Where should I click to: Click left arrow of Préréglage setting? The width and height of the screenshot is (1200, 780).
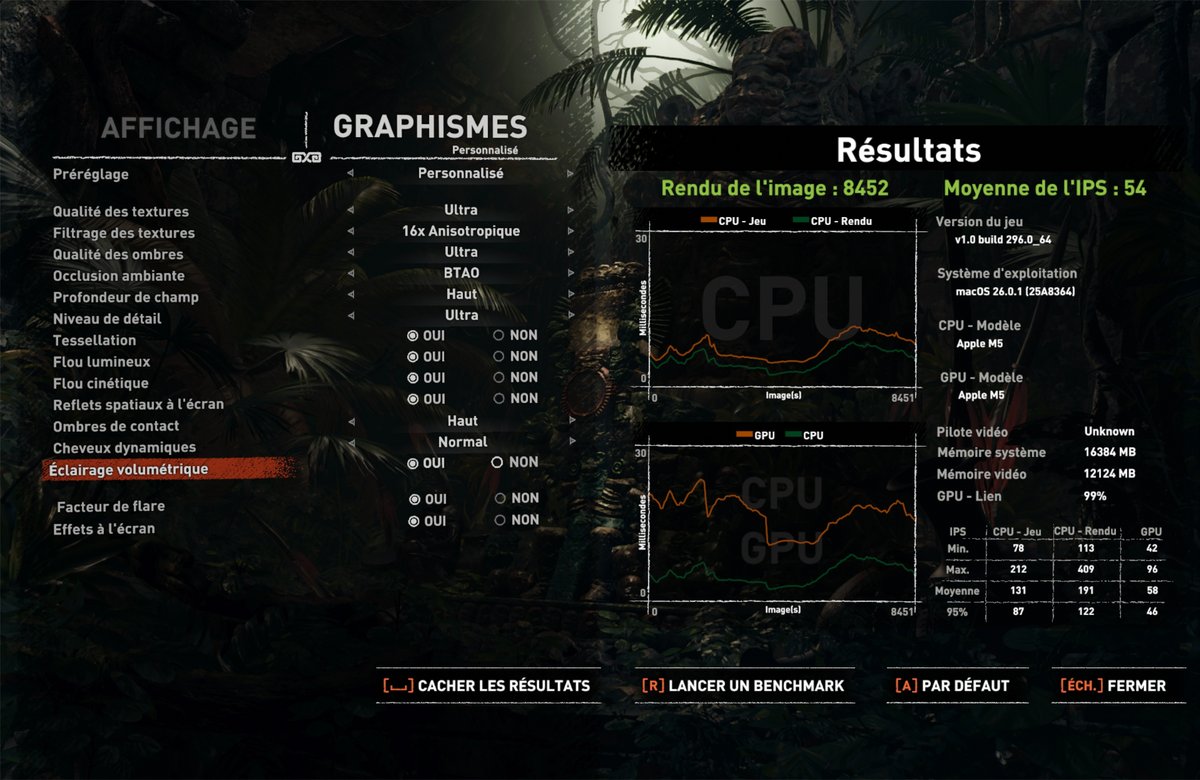tap(350, 174)
